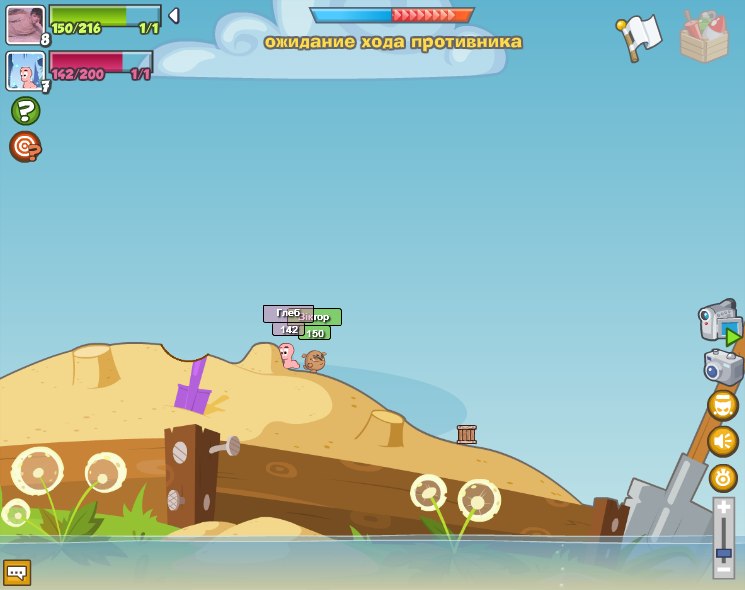
Task: Select the pink worm player avatar
Action: point(25,71)
